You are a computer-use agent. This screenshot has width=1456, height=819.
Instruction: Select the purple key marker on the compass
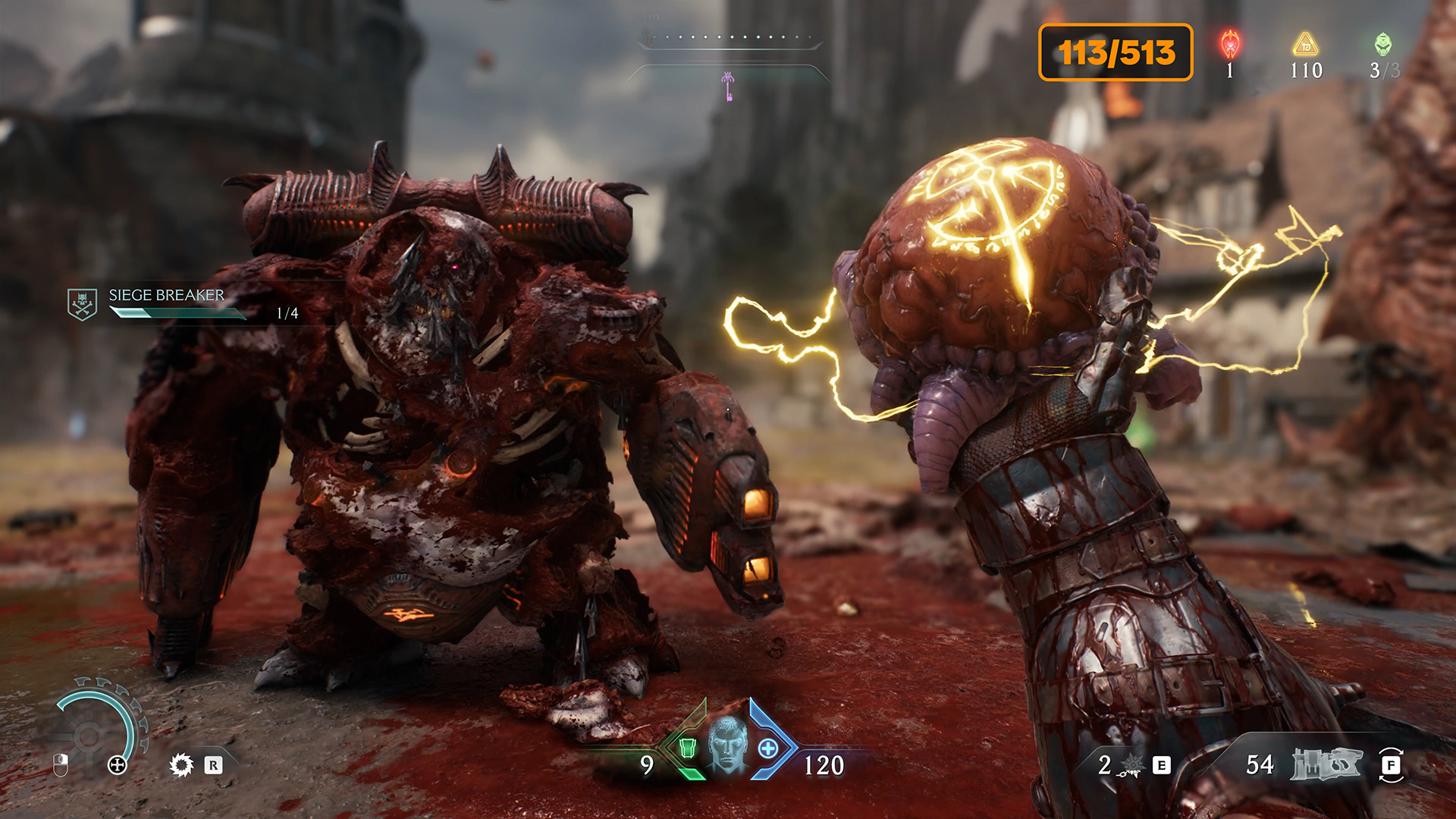click(x=728, y=86)
